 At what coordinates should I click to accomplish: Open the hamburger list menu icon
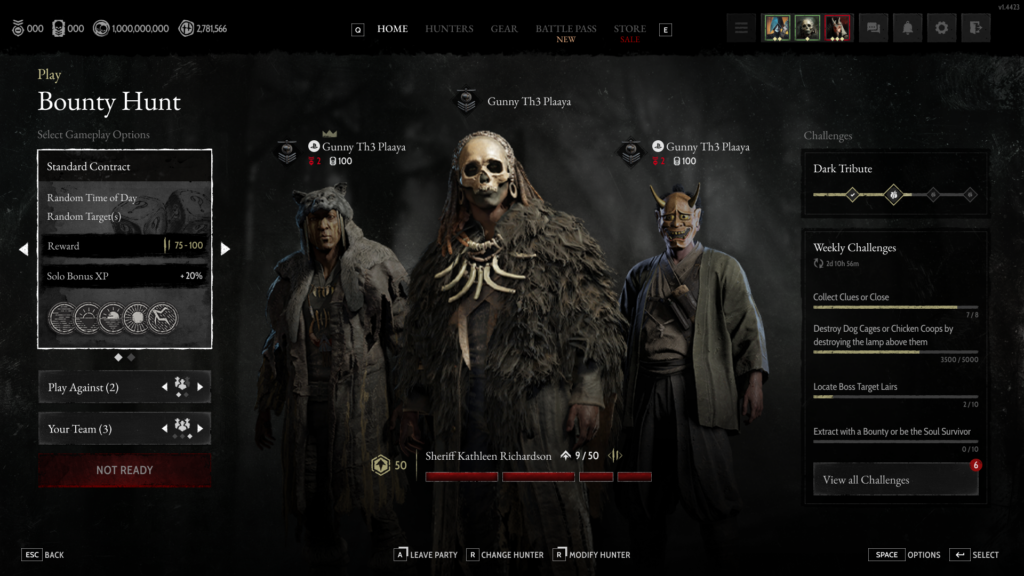[x=741, y=29]
